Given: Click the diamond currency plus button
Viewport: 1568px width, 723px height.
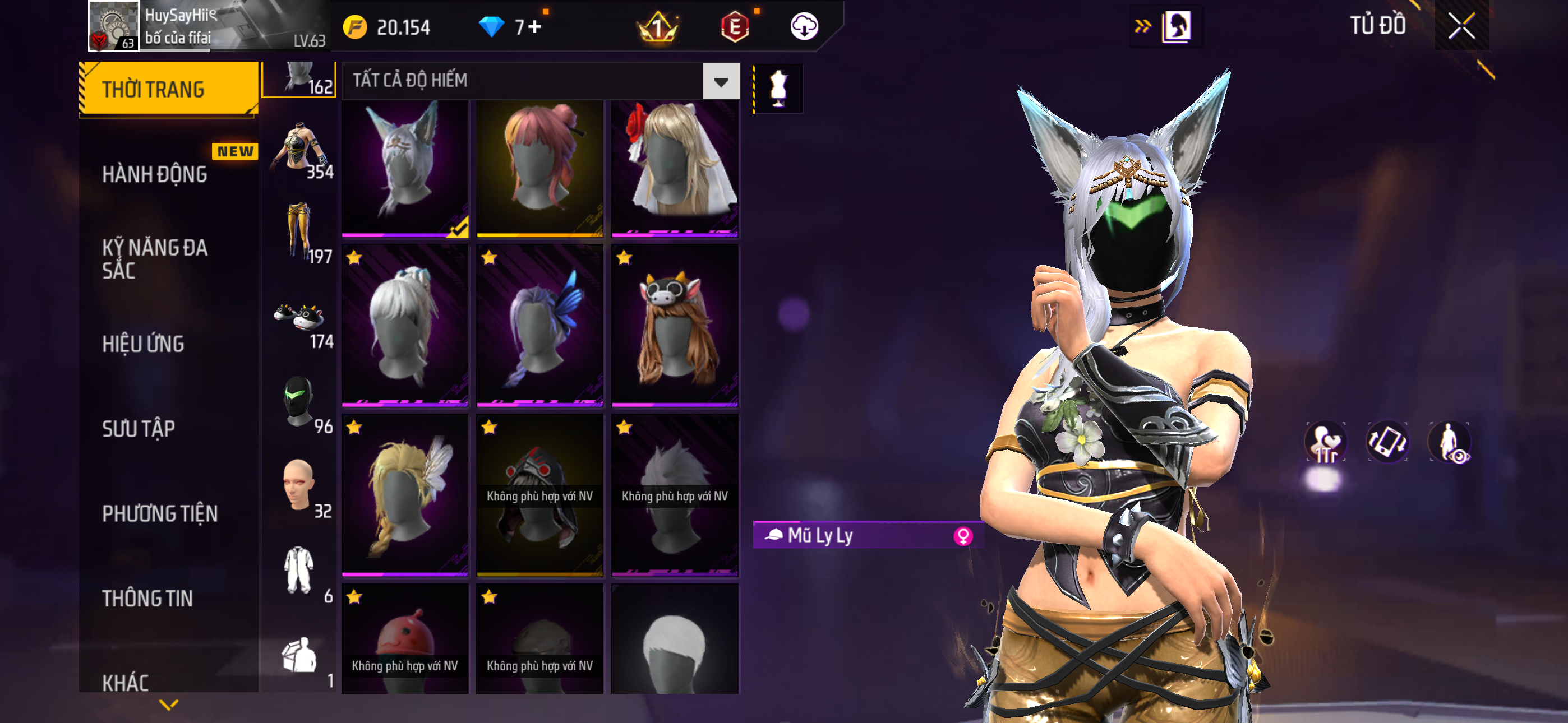Looking at the screenshot, I should [535, 27].
